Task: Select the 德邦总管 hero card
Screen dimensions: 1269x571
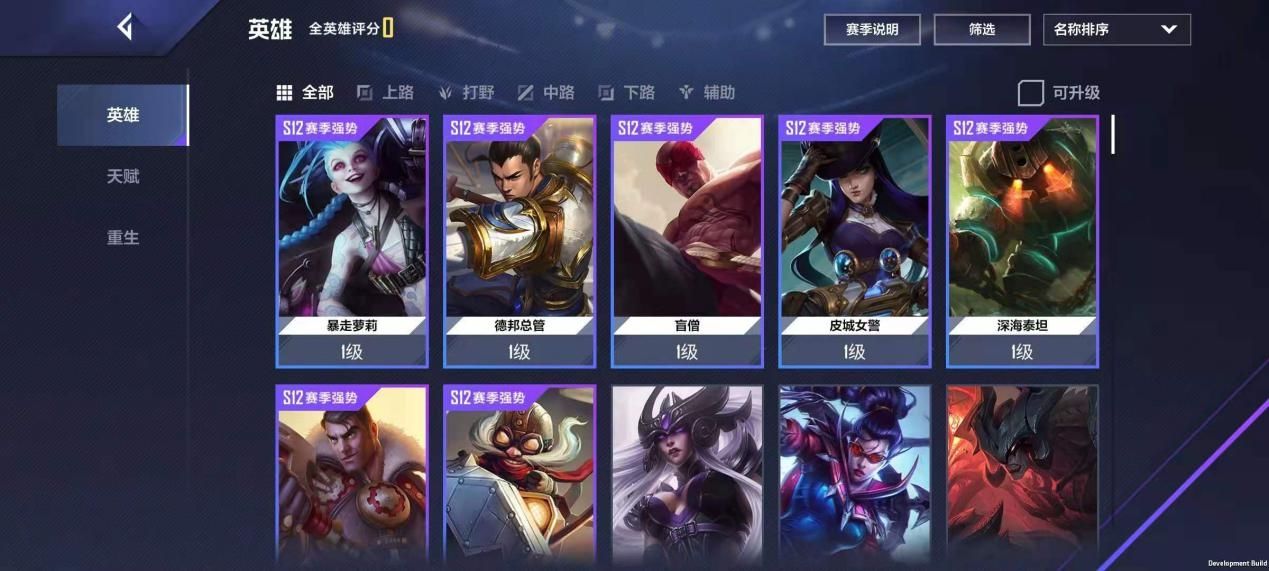Action: (519, 241)
